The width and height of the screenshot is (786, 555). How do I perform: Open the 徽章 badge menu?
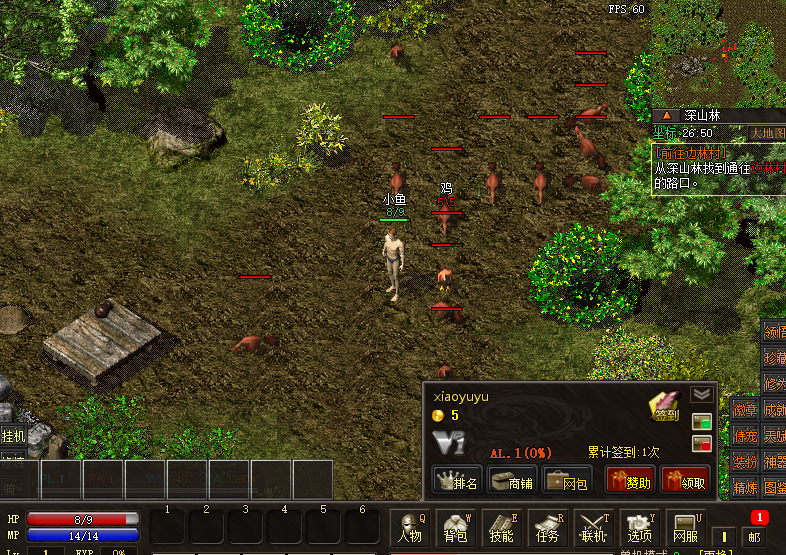(745, 408)
